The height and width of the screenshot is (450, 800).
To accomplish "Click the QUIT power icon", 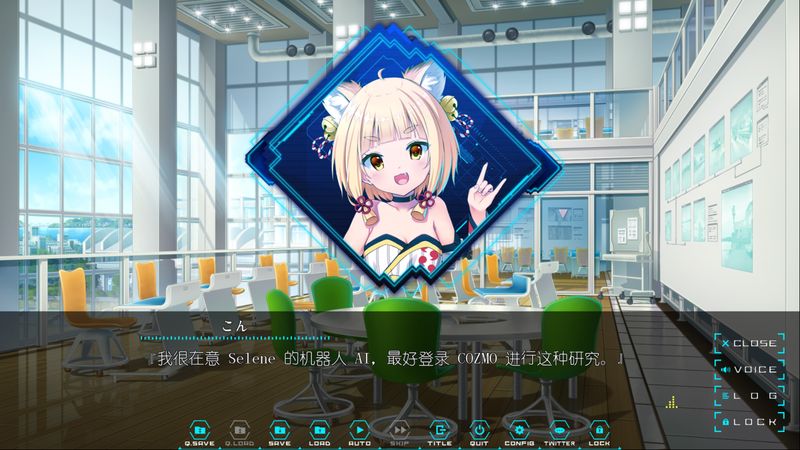I will pos(479,430).
